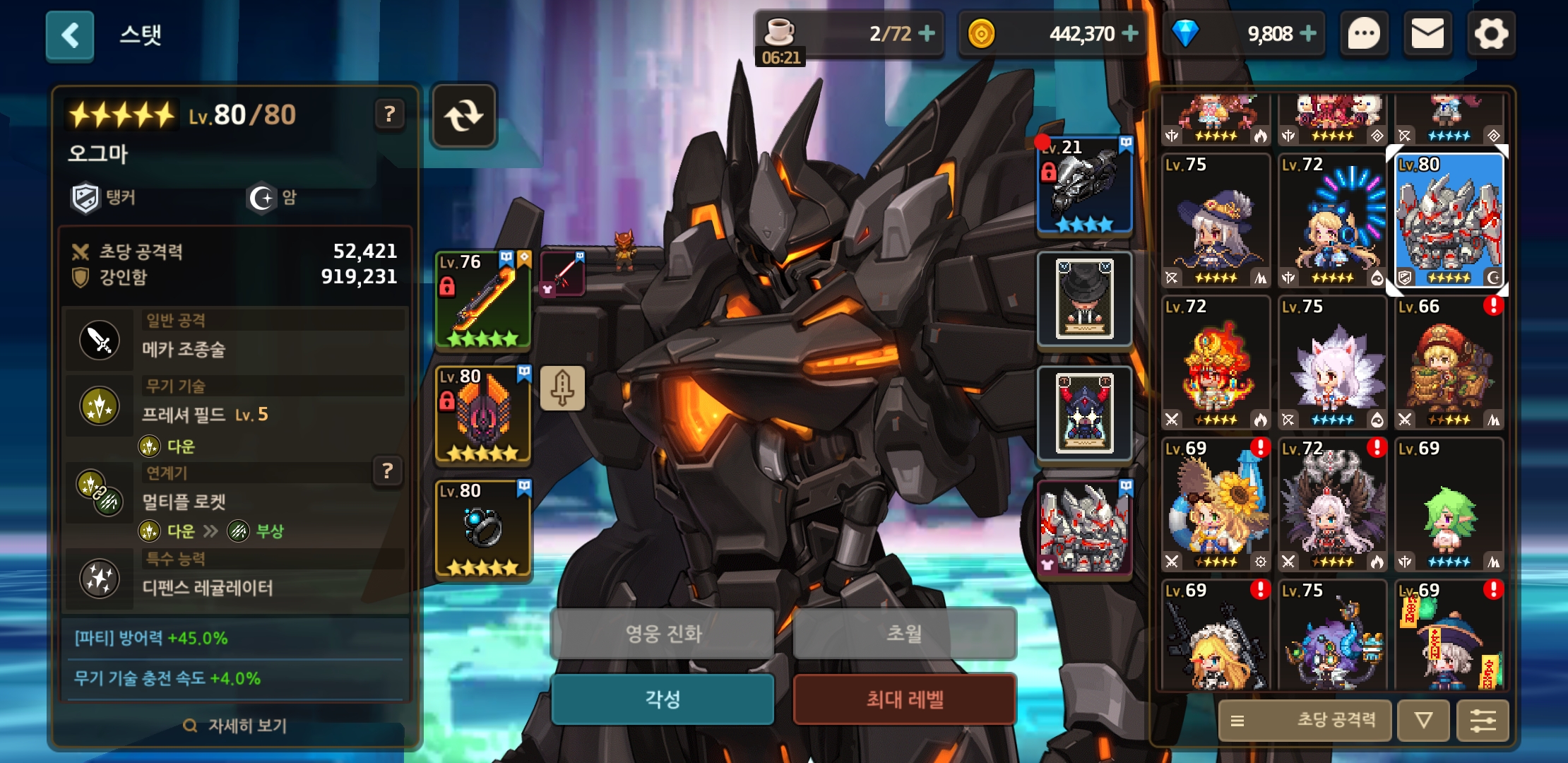
Task: Go back using the arrow button
Action: [70, 35]
